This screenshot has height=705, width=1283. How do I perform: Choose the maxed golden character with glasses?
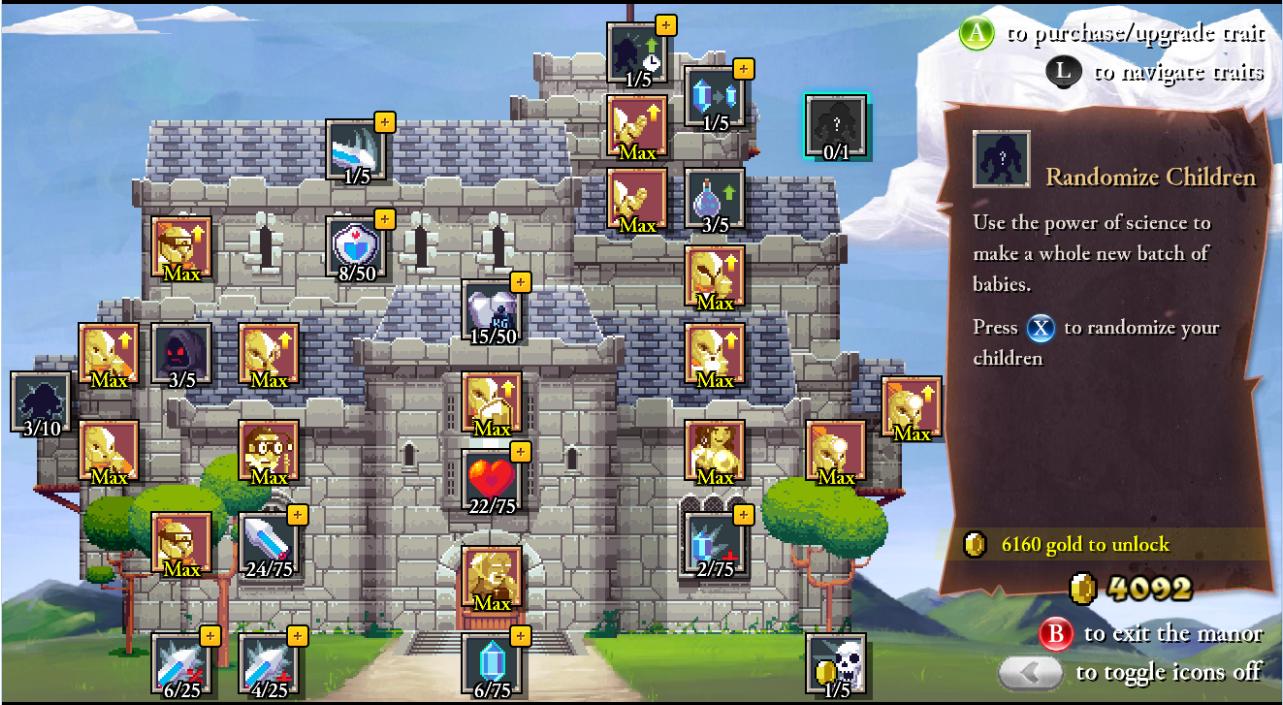[x=268, y=450]
